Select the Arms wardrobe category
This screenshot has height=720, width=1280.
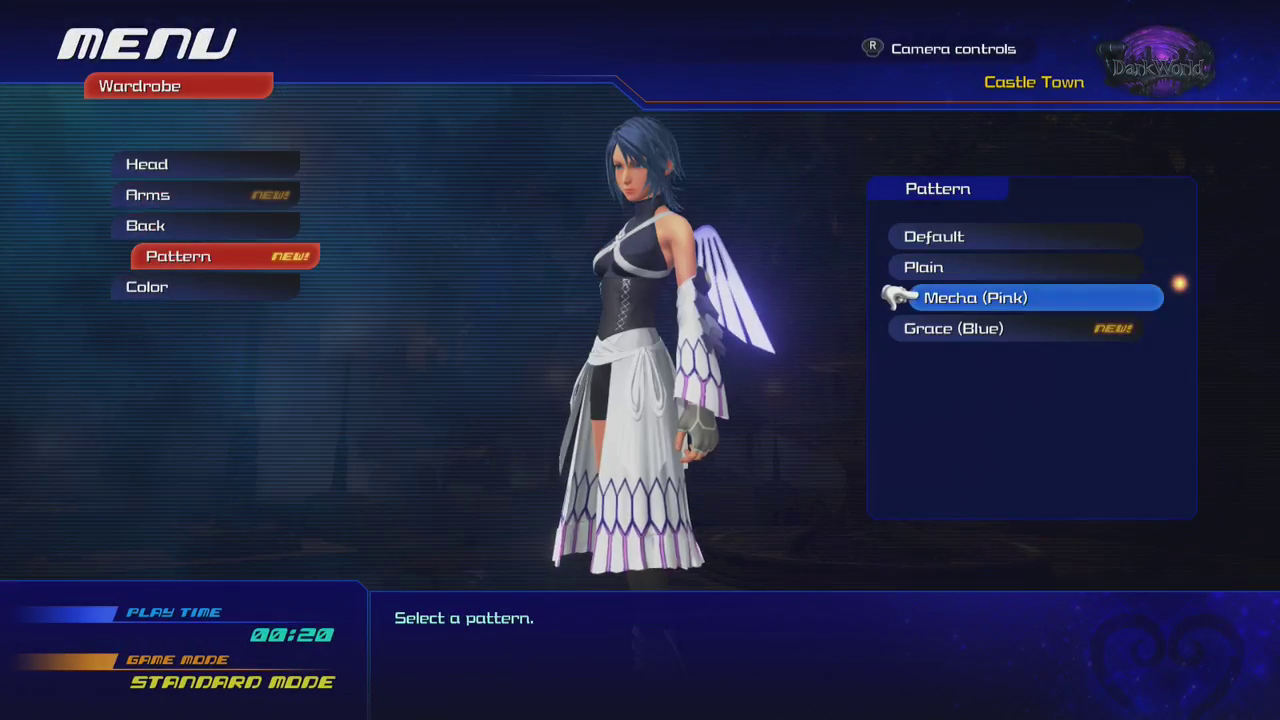coord(205,195)
